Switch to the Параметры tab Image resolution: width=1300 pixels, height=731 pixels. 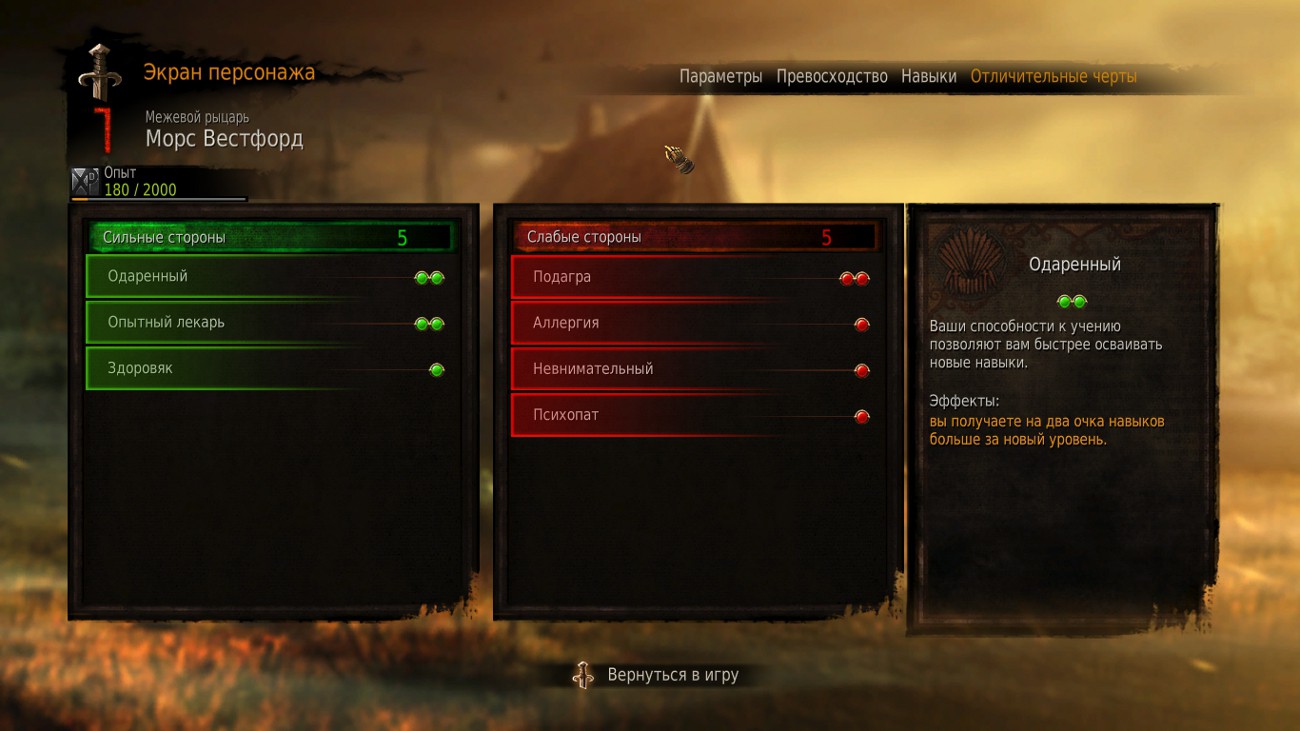click(720, 77)
